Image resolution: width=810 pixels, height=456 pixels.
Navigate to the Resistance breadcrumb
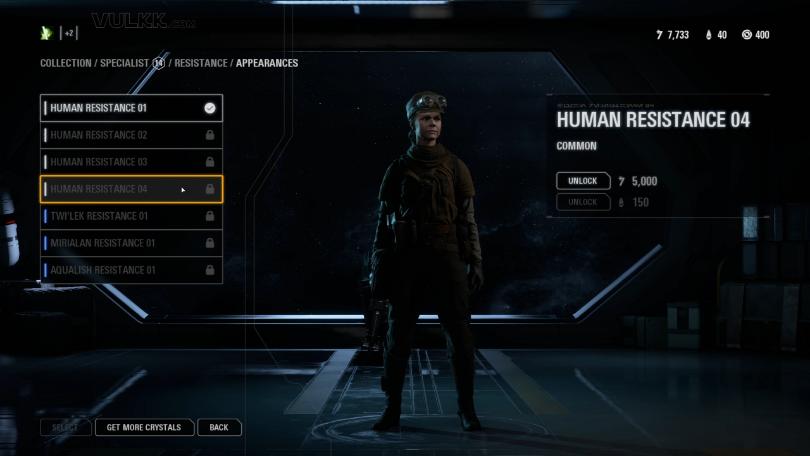pyautogui.click(x=203, y=63)
